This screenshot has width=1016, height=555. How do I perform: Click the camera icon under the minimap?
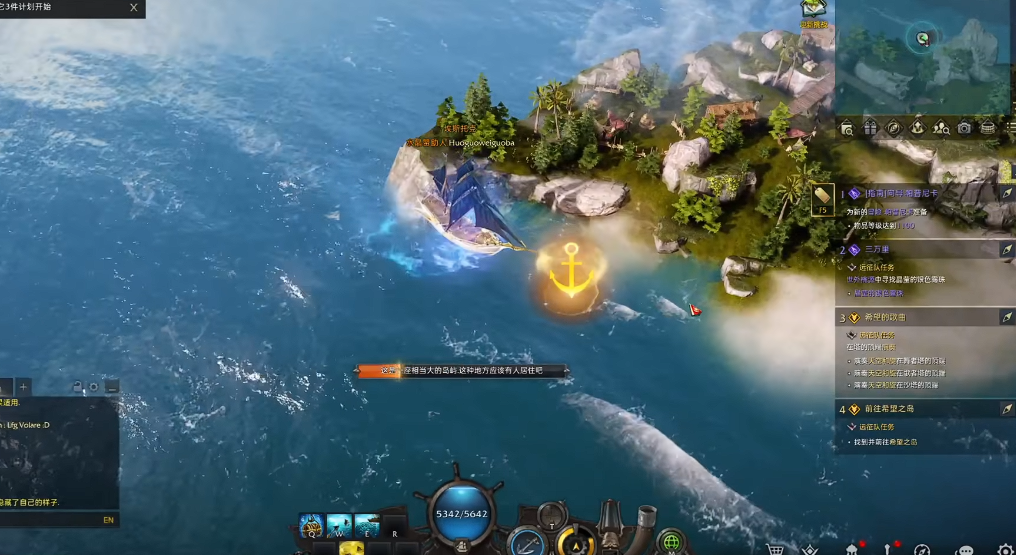tap(964, 128)
